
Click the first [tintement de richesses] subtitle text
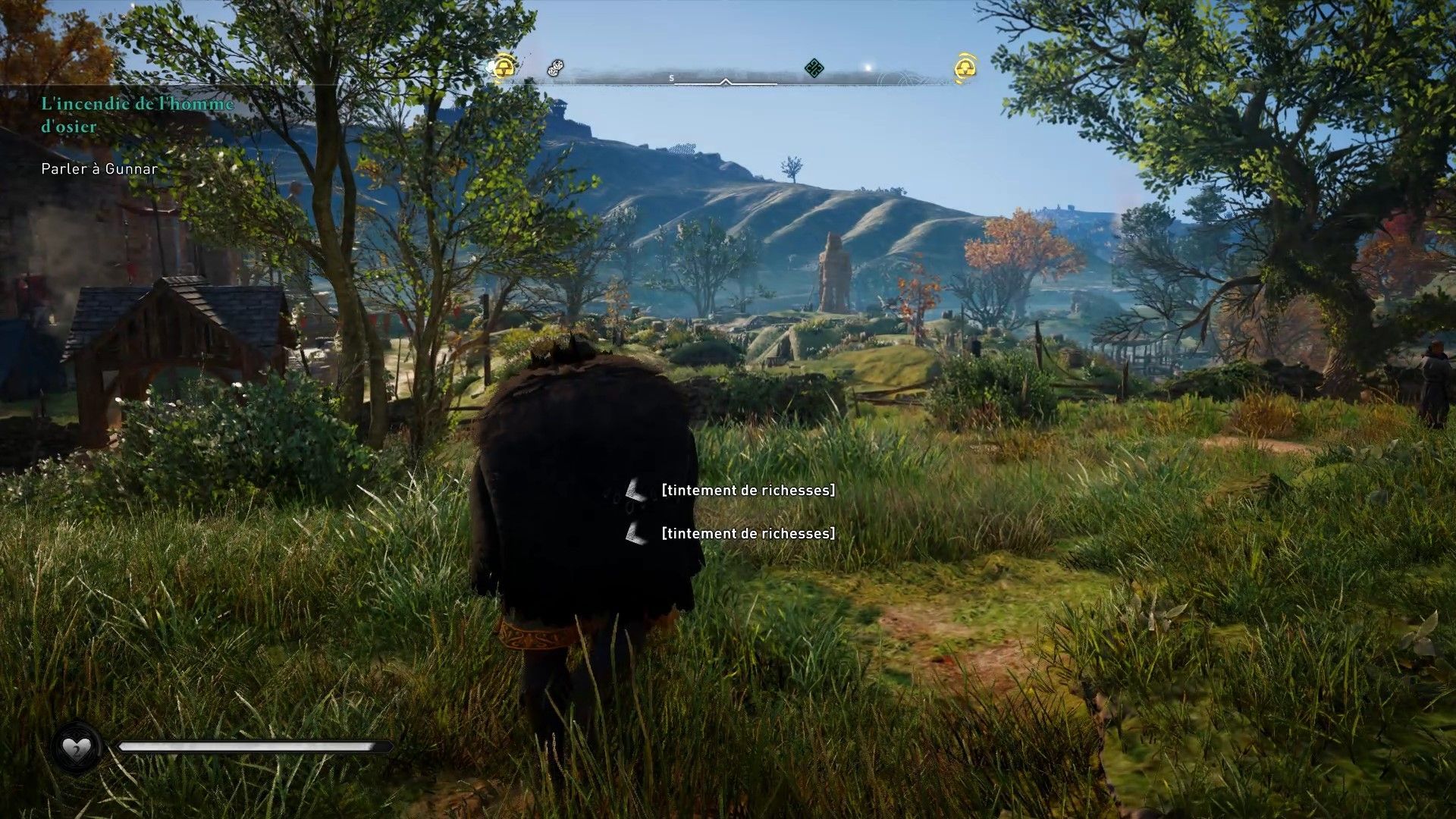(x=748, y=491)
